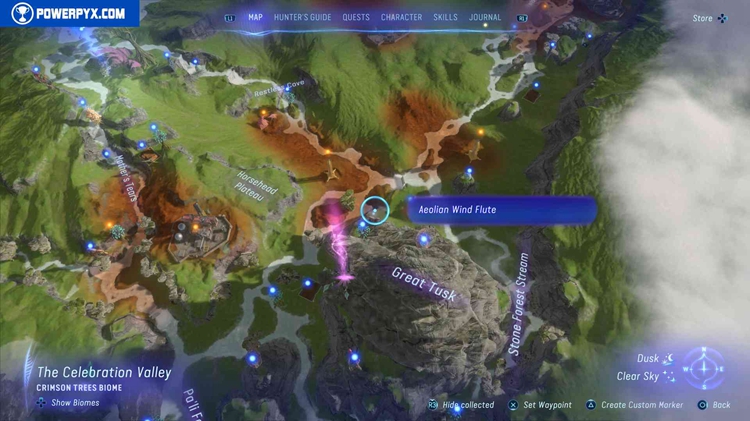Image resolution: width=750 pixels, height=421 pixels.
Task: Click the Map tab
Action: click(256, 17)
